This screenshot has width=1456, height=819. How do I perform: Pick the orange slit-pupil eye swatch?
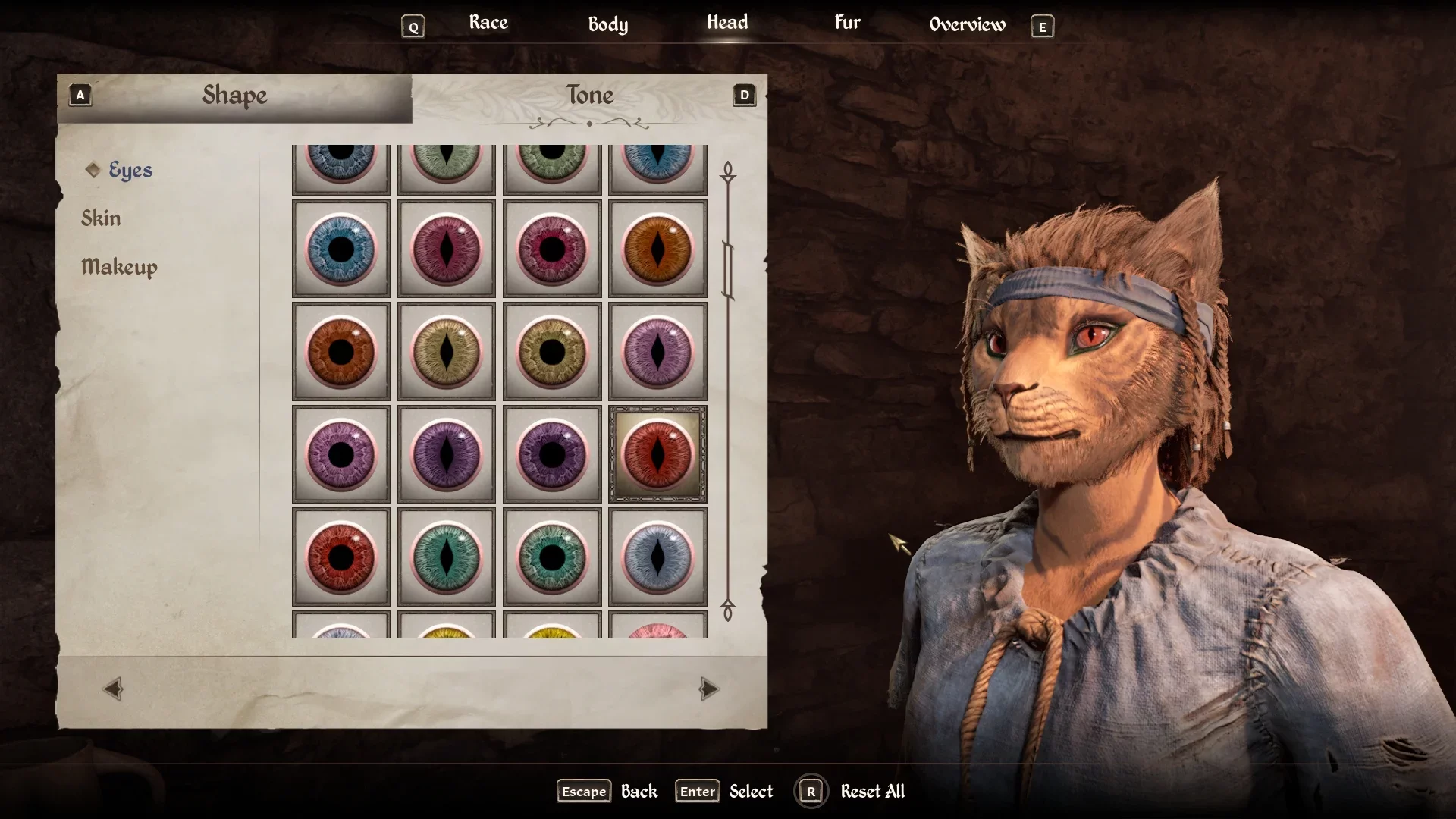click(657, 249)
